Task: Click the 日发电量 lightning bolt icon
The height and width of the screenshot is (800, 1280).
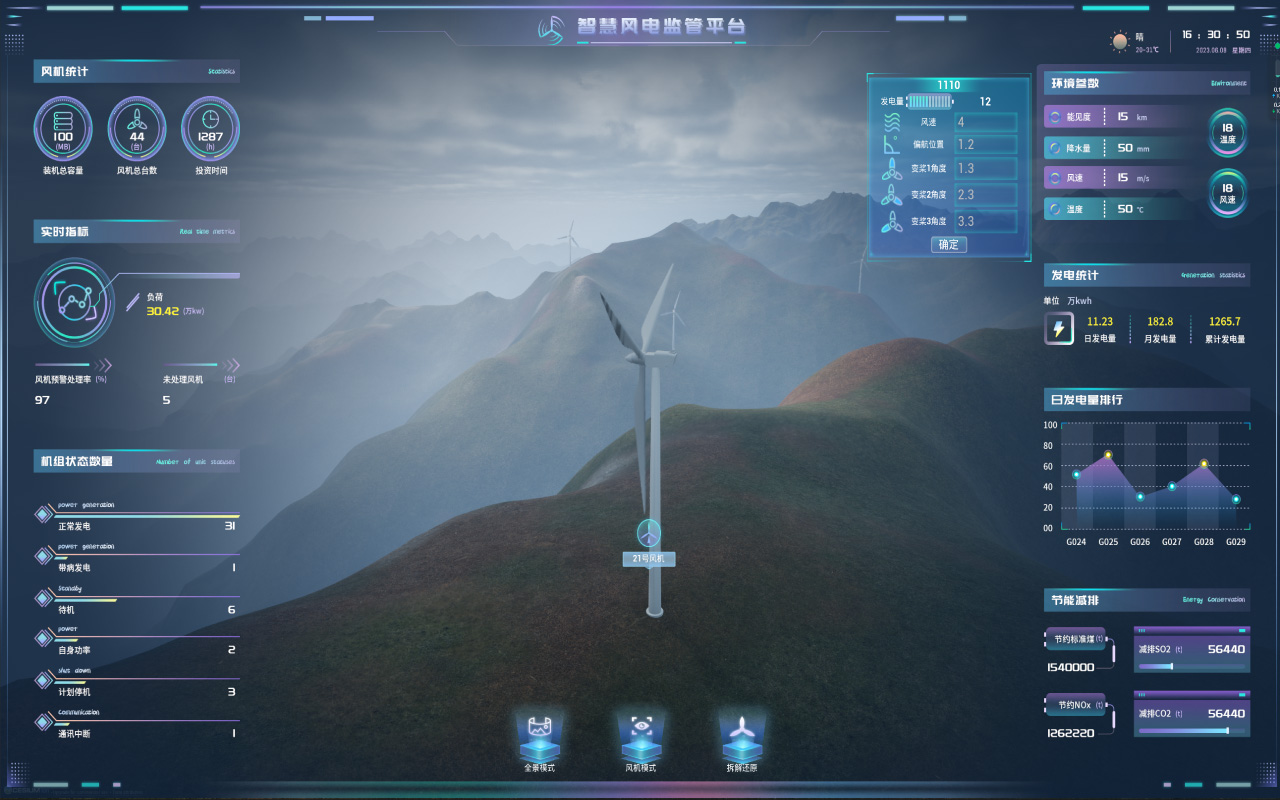Action: pos(1059,329)
